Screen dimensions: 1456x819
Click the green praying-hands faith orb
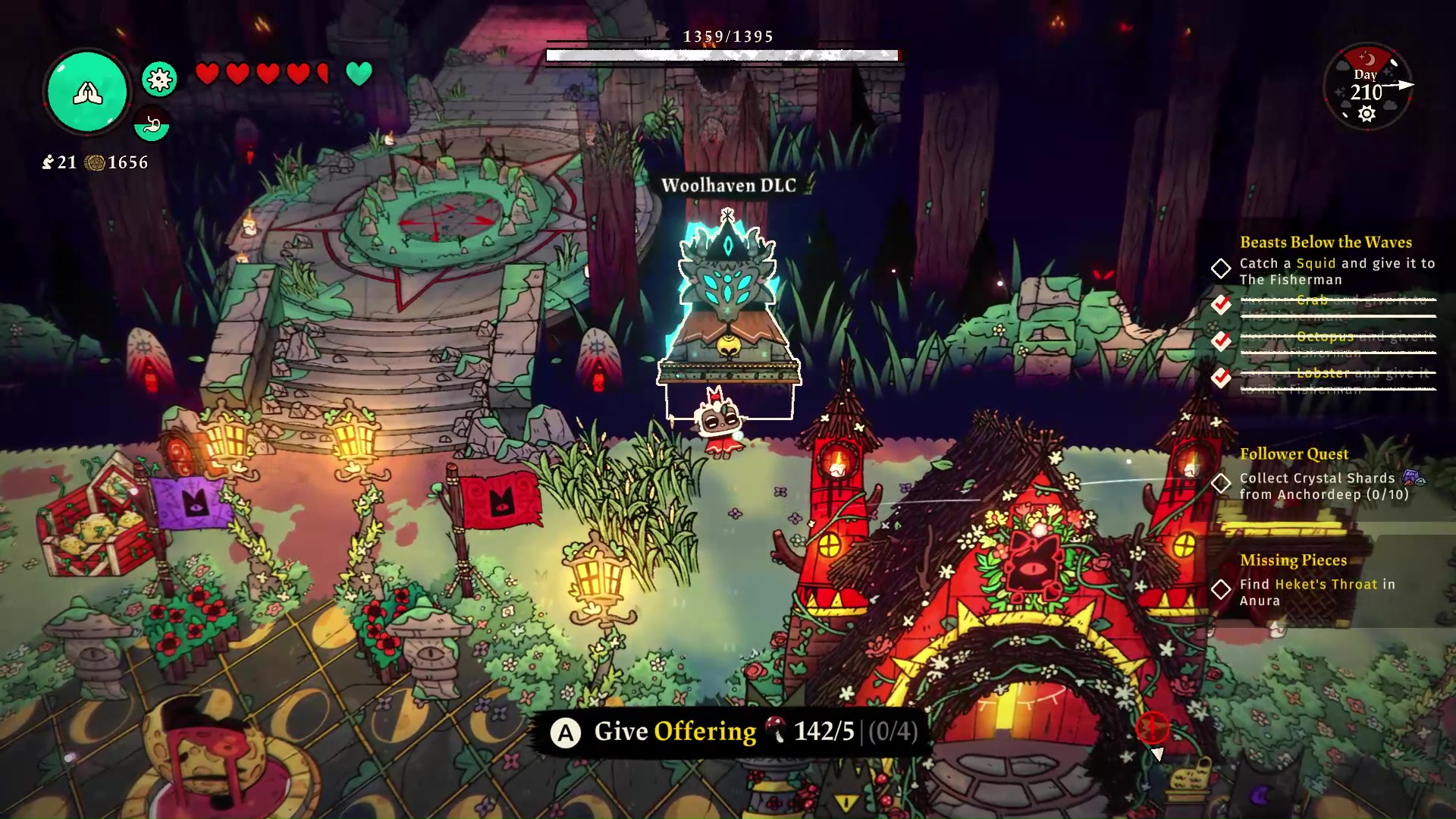tap(87, 93)
